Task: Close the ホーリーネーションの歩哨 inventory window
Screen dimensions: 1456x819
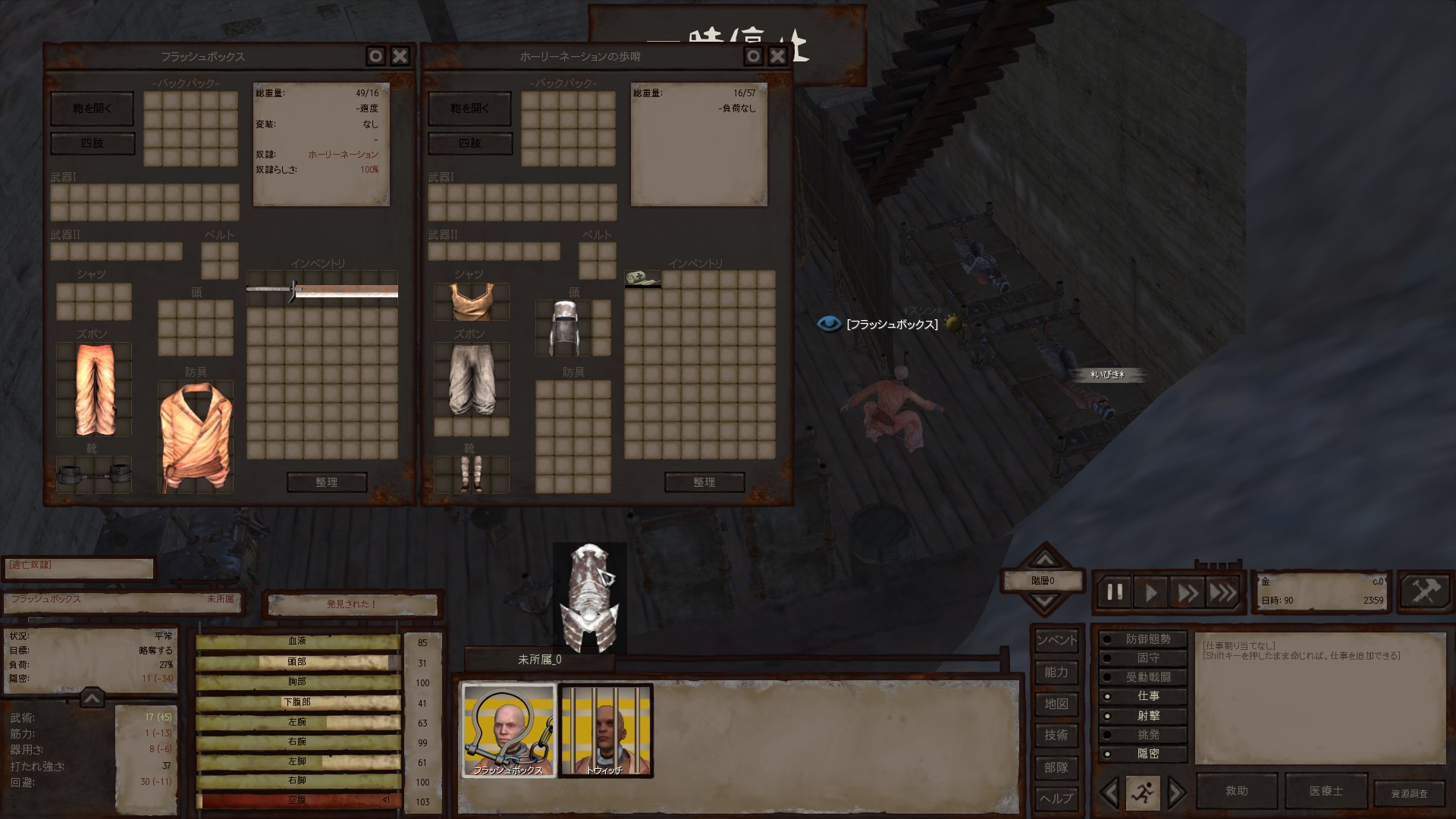Action: point(777,56)
